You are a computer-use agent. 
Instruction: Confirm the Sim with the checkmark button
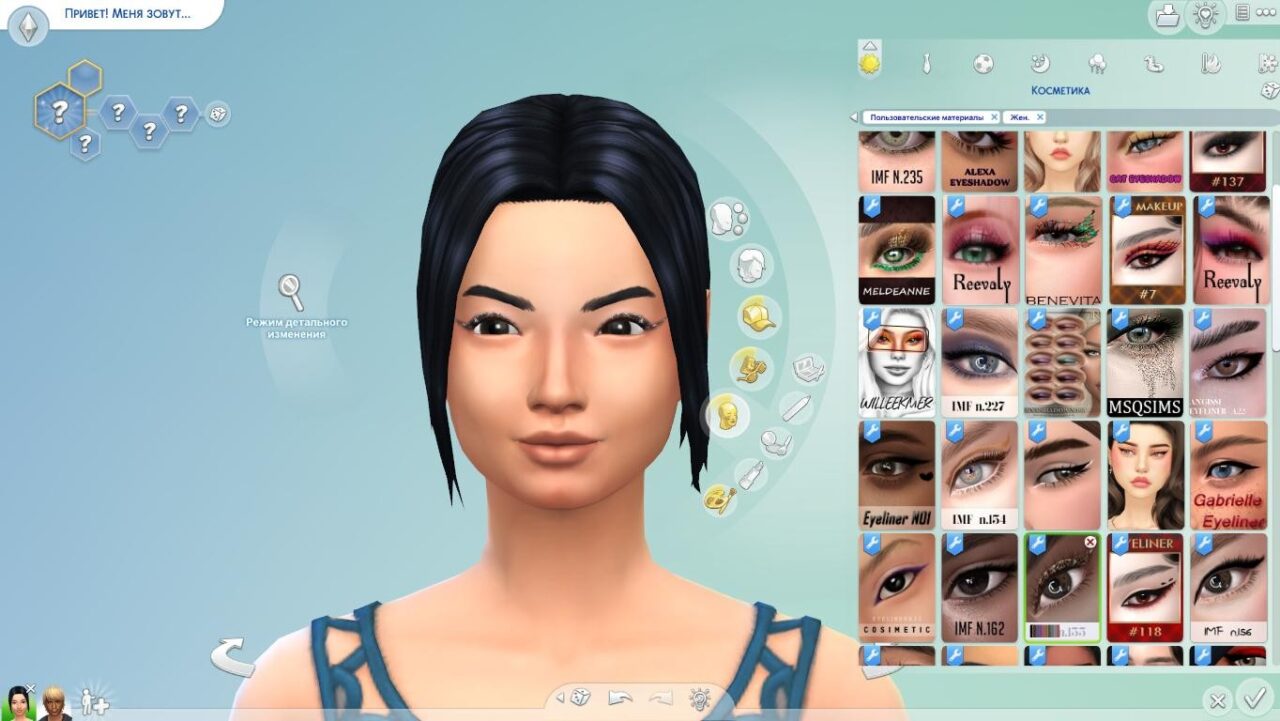point(1252,697)
